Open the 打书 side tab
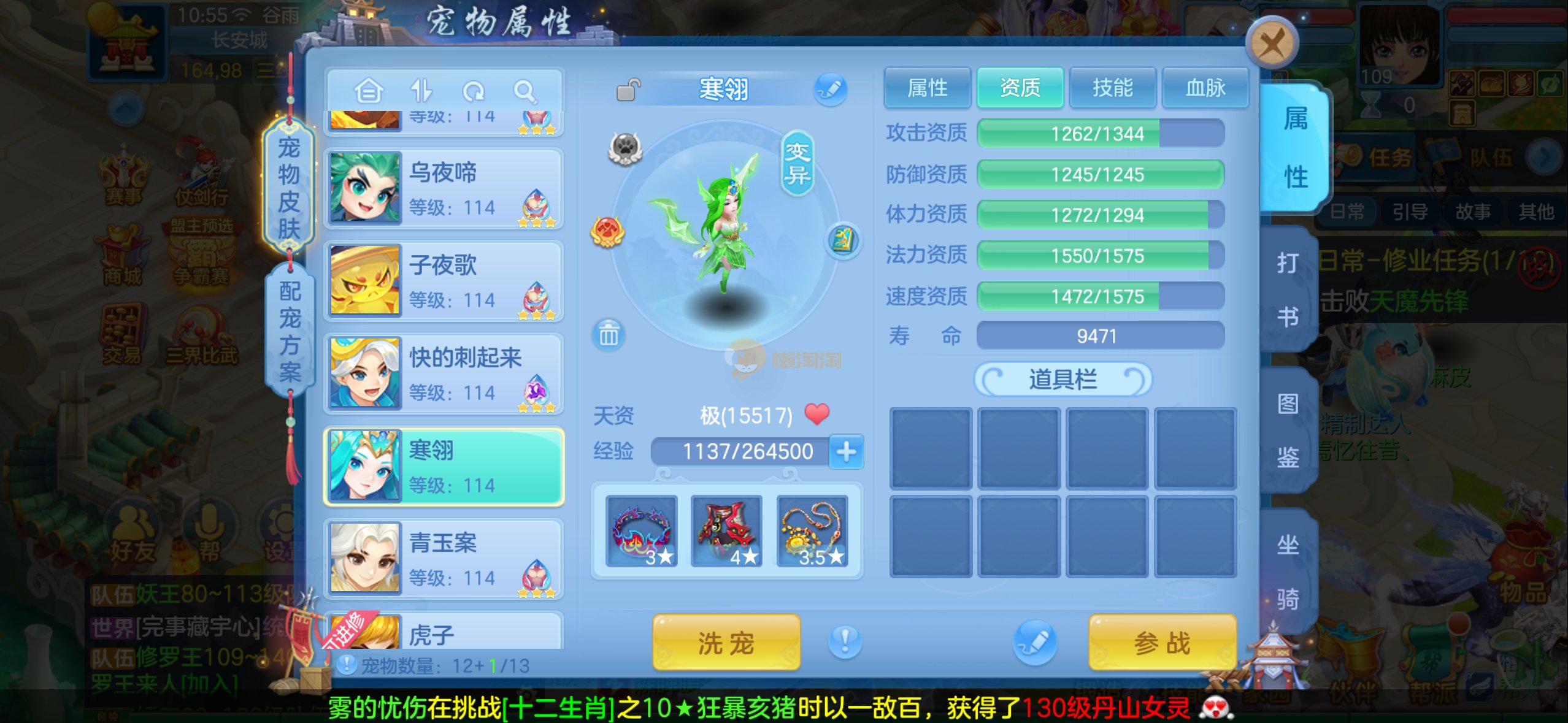The height and width of the screenshot is (723, 1568). tap(1288, 289)
